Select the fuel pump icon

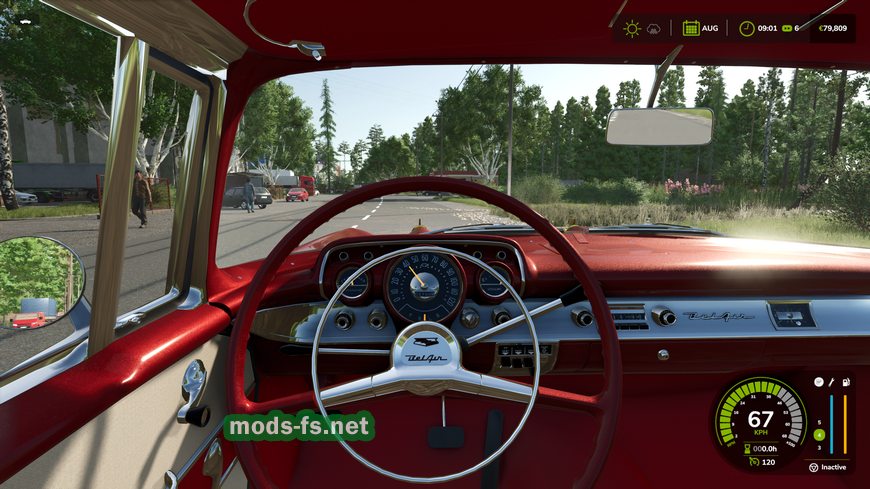pyautogui.click(x=845, y=382)
